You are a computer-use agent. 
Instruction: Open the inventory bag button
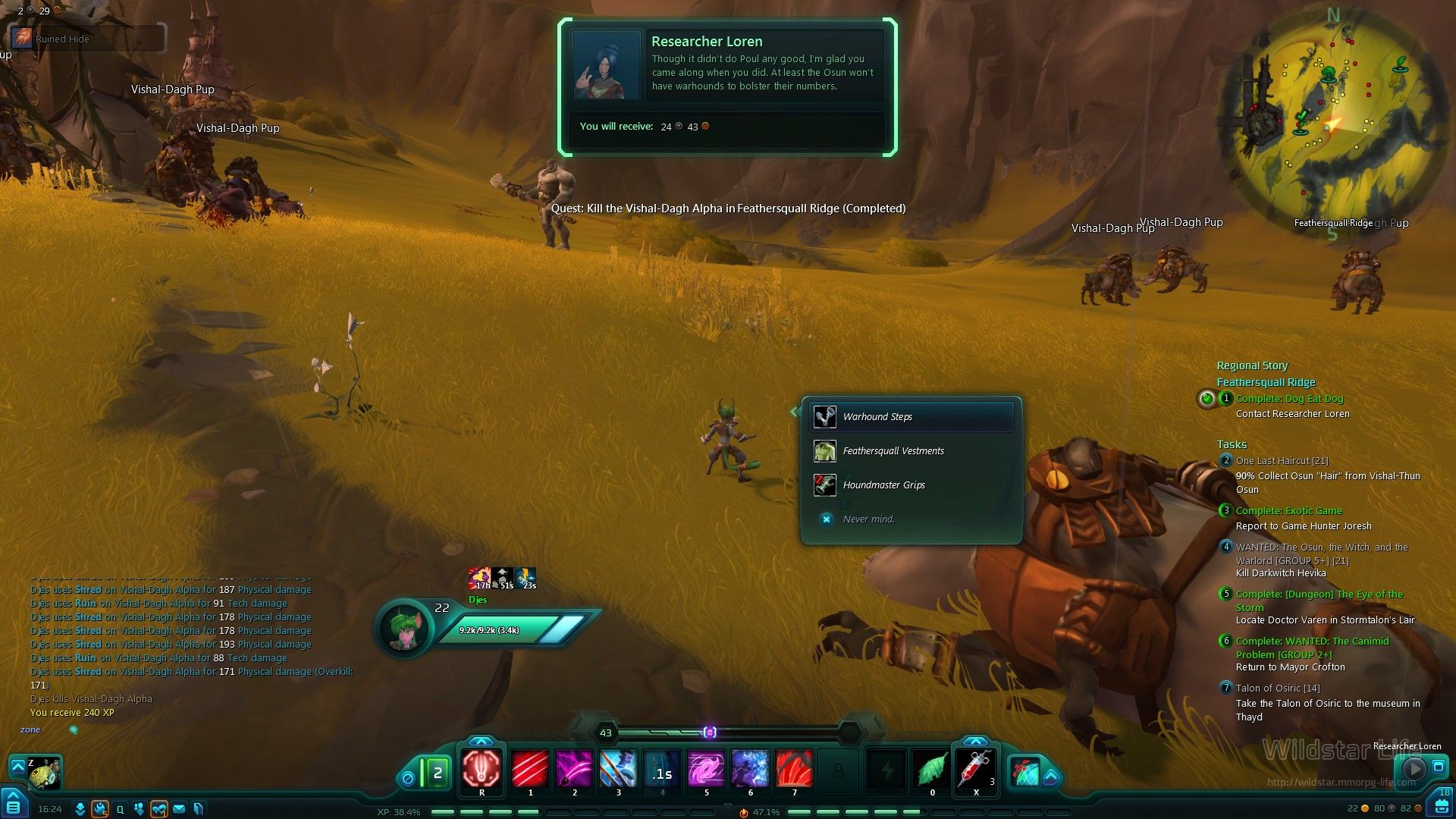click(x=1443, y=804)
